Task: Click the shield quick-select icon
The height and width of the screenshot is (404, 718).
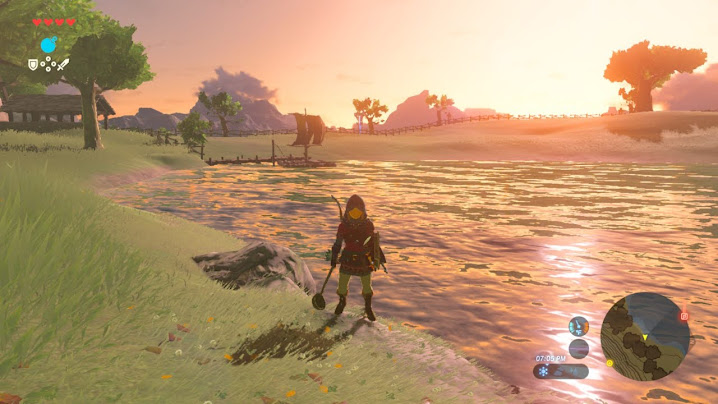Action: (33, 64)
